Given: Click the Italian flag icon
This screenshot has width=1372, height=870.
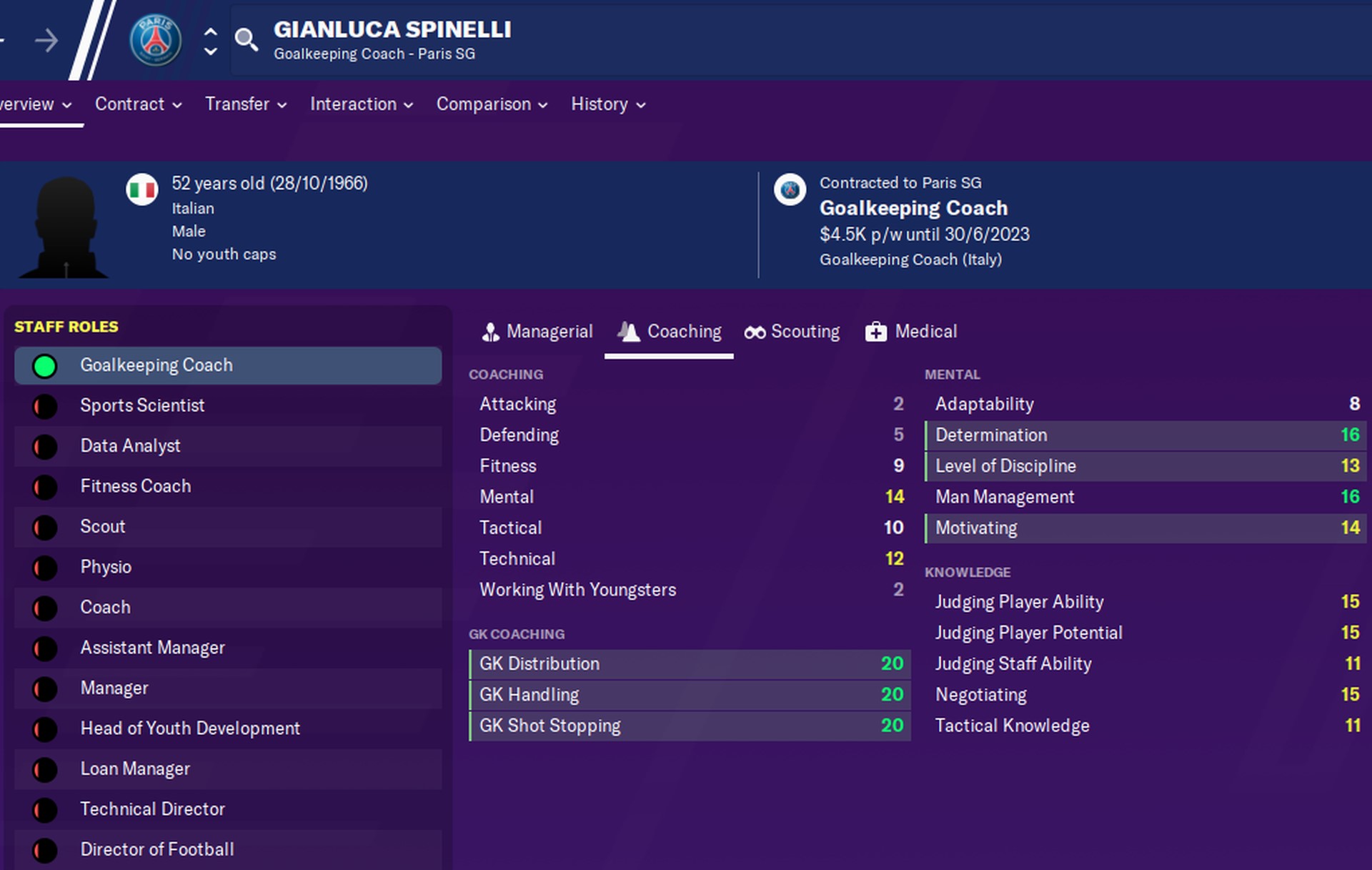Looking at the screenshot, I should (143, 190).
